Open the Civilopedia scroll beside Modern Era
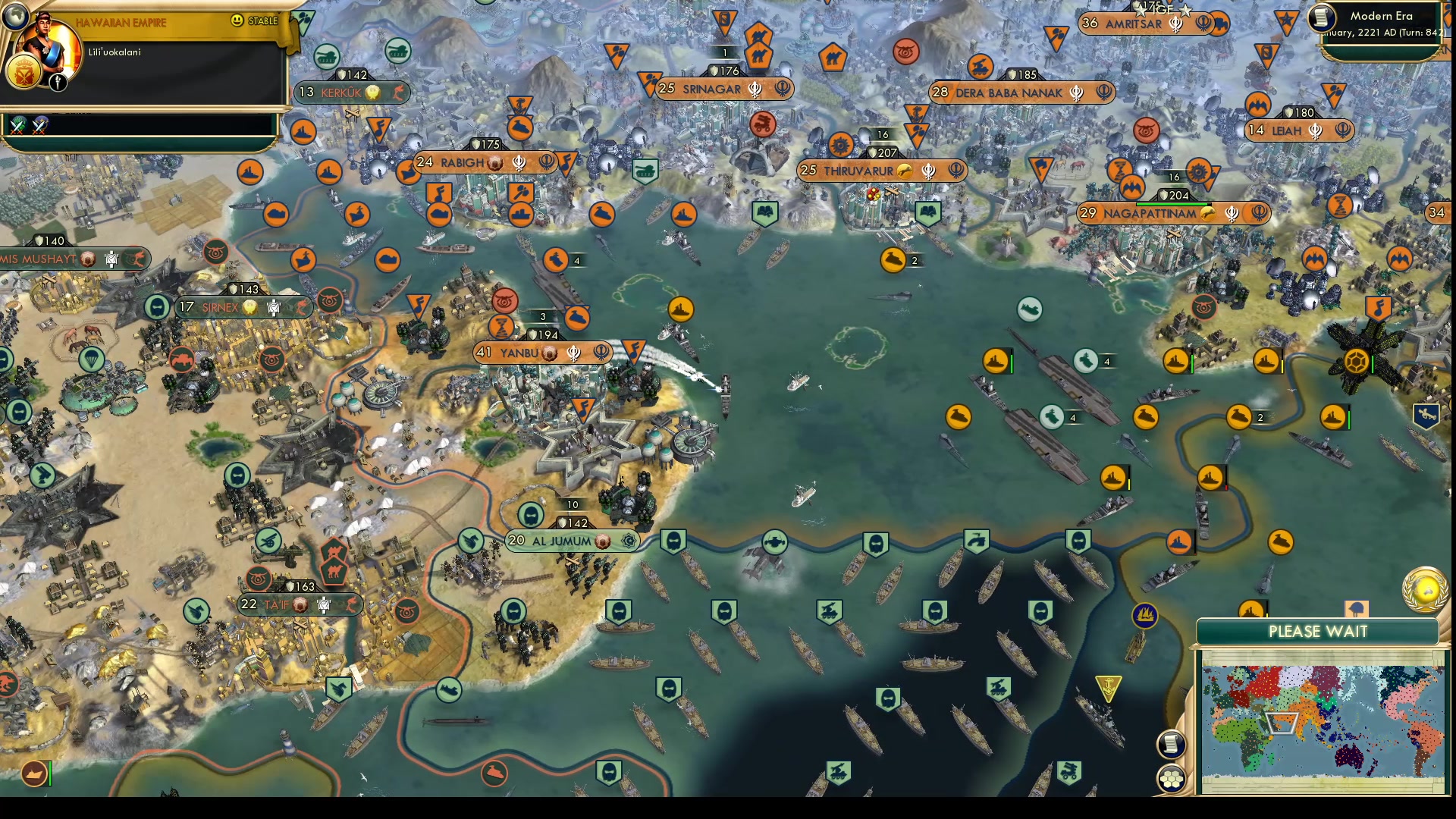 point(1320,19)
